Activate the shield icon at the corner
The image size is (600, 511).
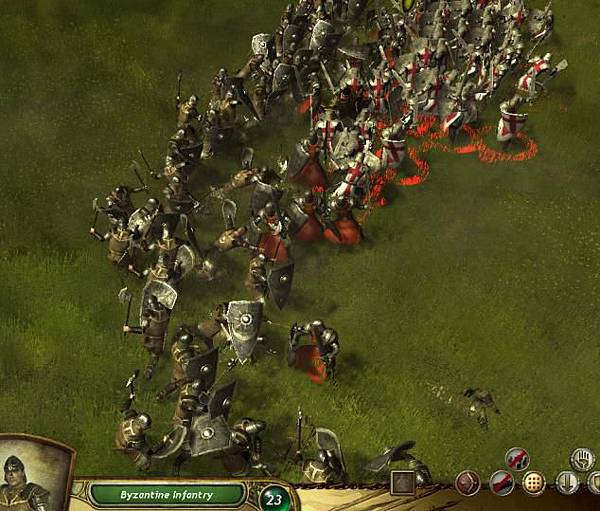pyautogui.click(x=594, y=484)
